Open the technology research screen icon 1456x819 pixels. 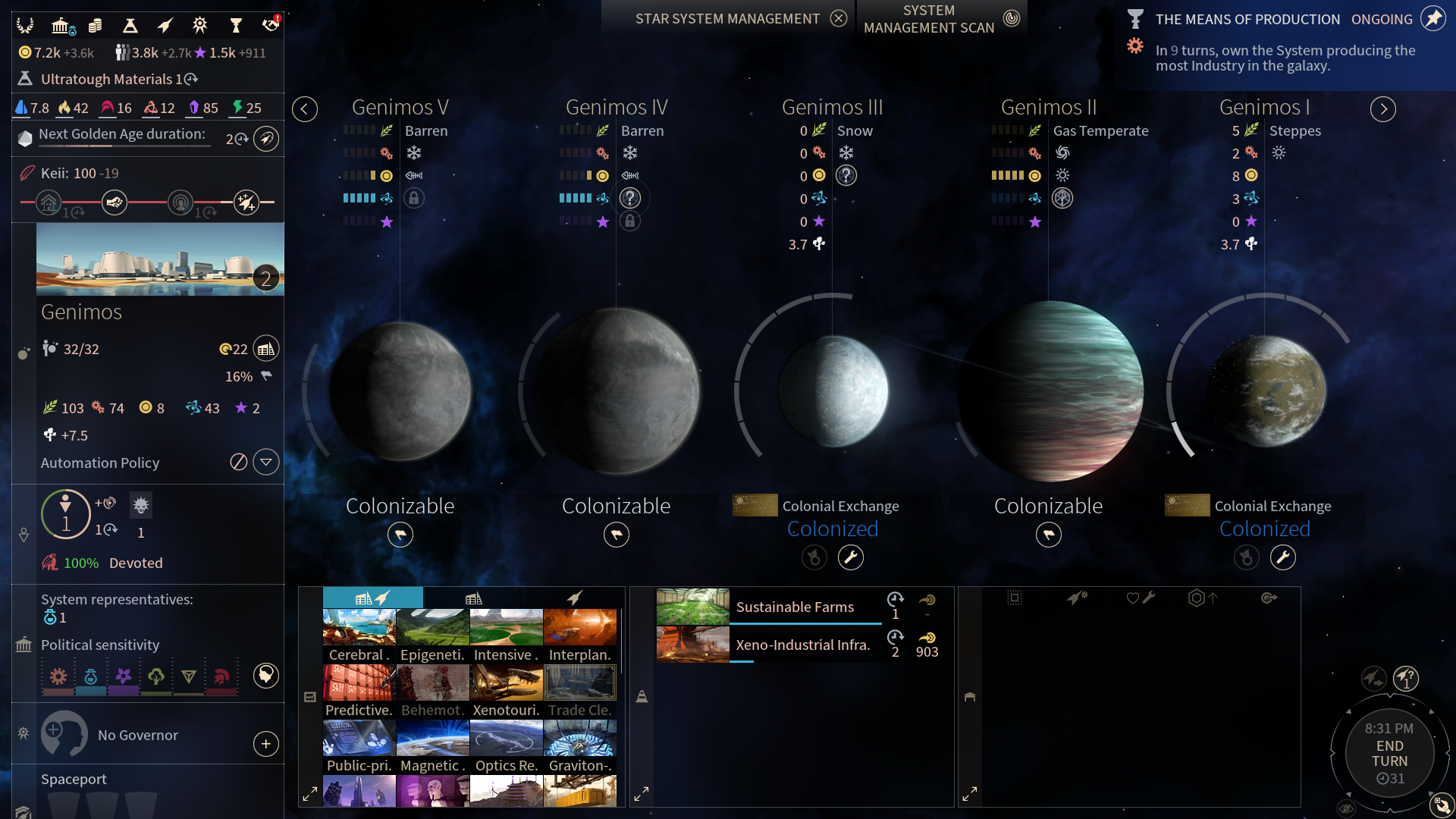130,26
